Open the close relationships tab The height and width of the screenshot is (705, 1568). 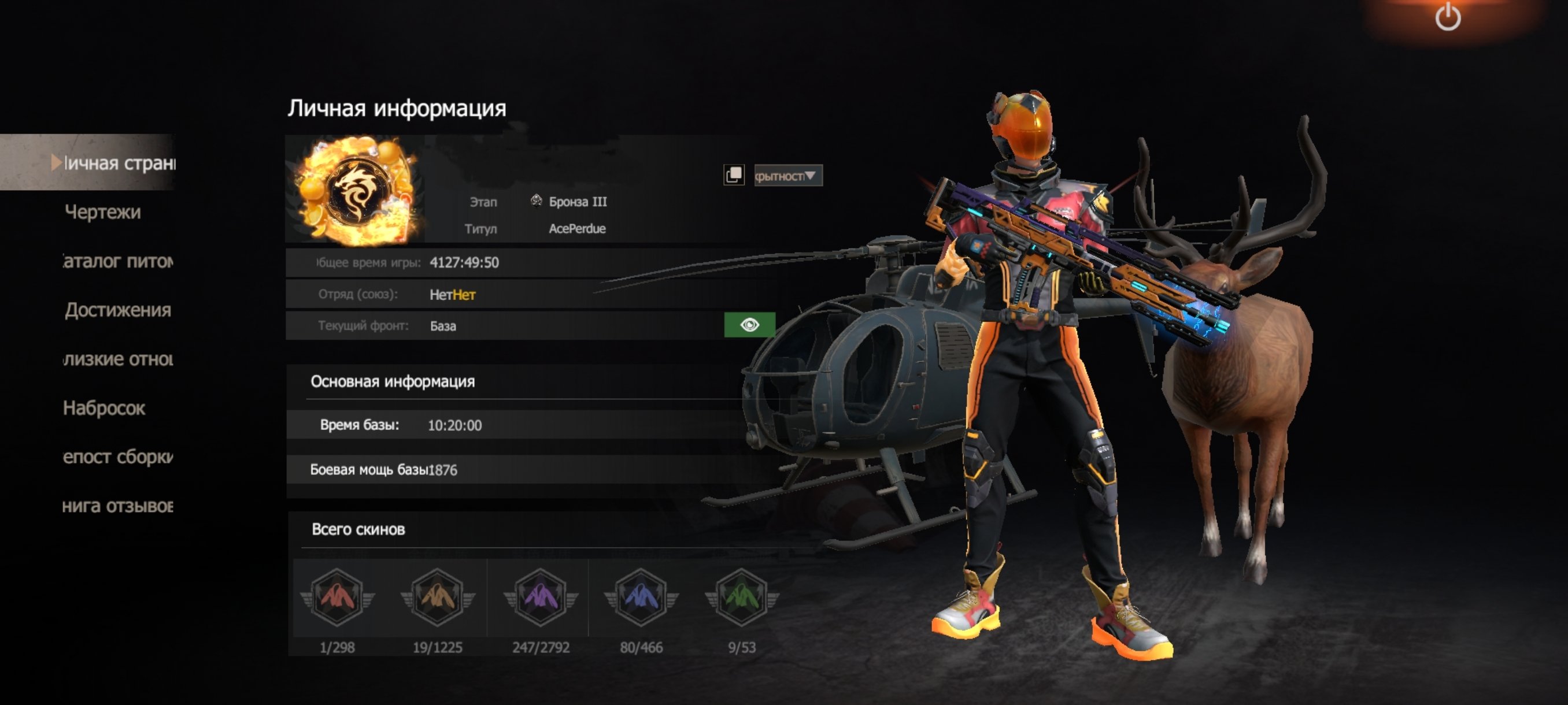tap(117, 359)
